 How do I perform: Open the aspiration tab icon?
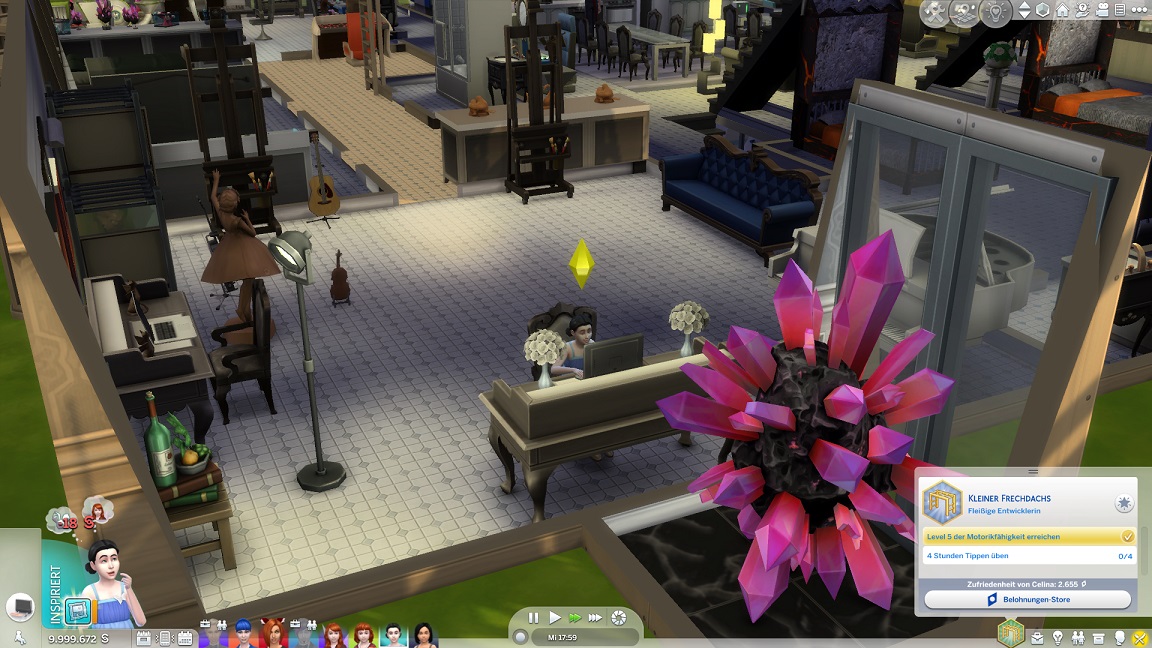tap(1012, 634)
